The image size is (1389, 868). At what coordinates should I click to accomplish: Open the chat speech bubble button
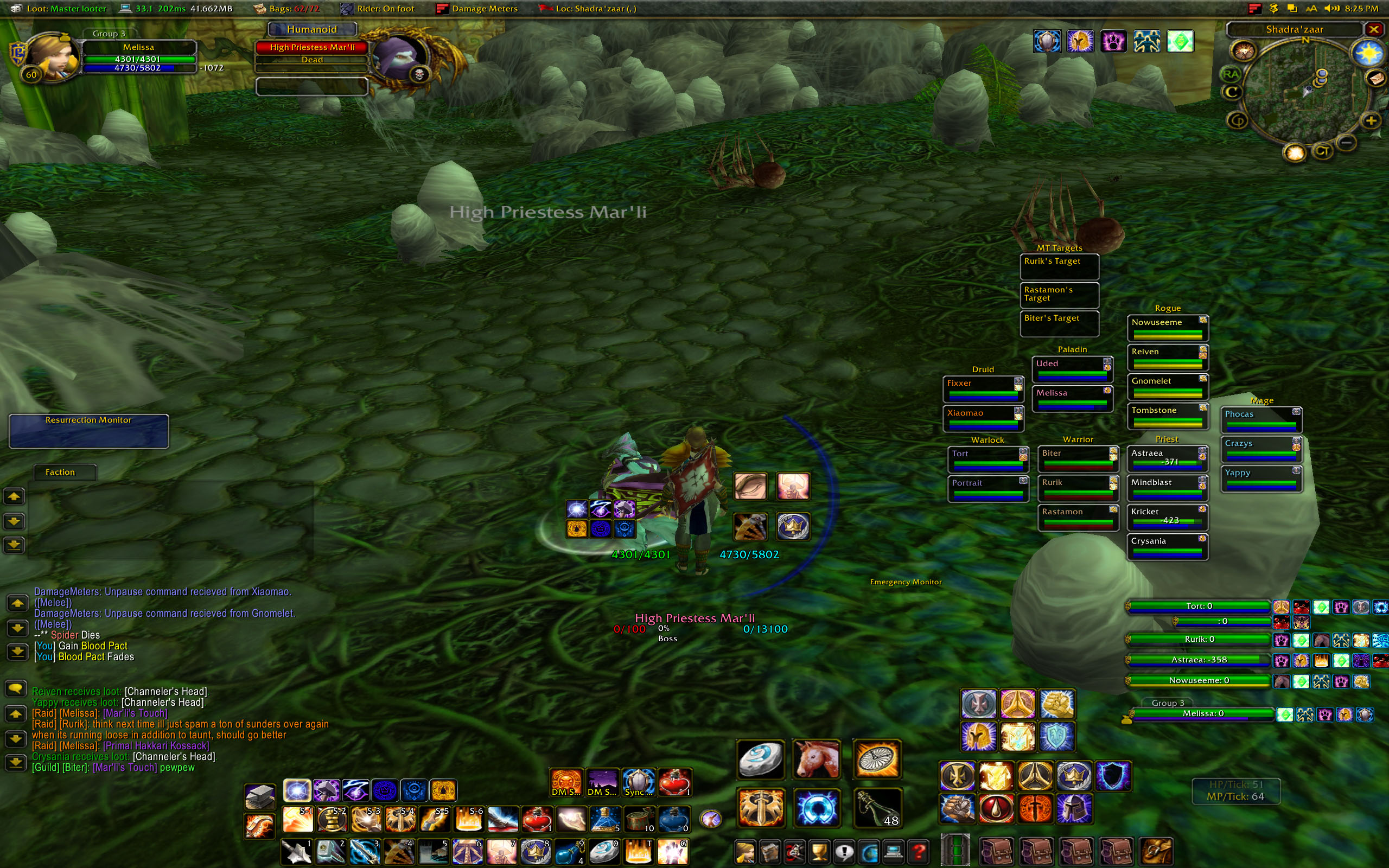point(16,688)
